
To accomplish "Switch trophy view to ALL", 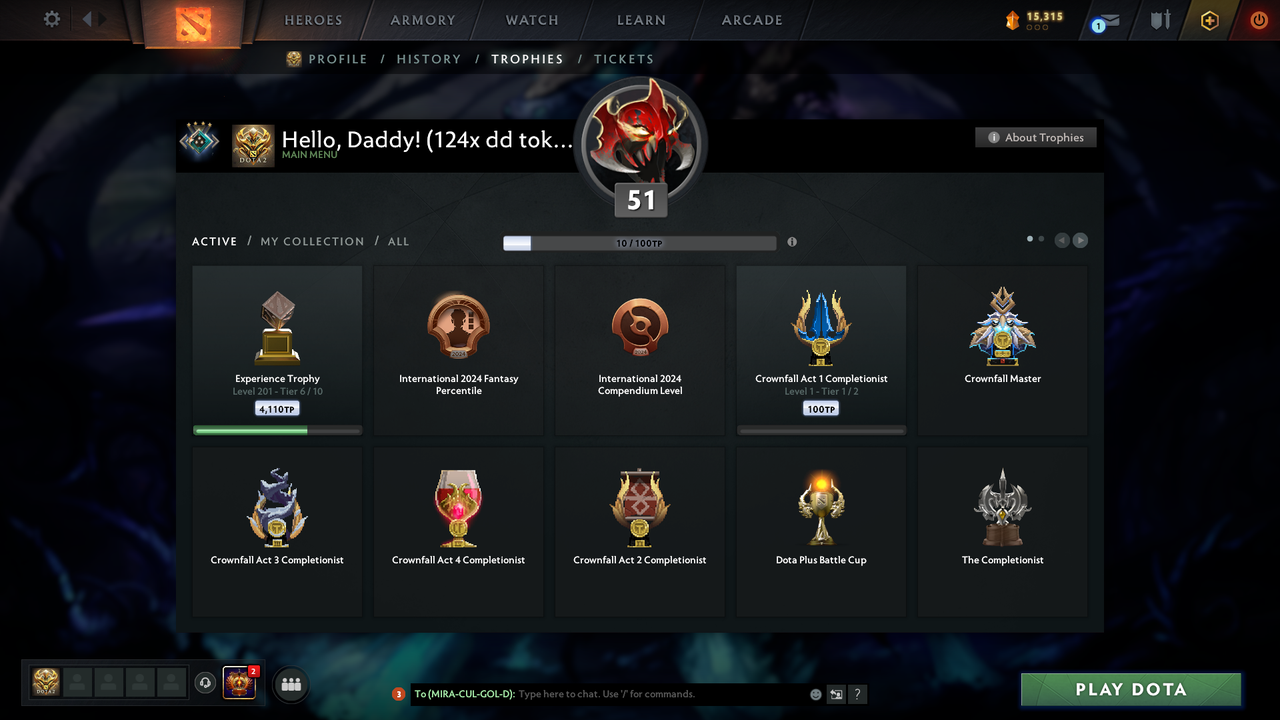I will point(398,241).
